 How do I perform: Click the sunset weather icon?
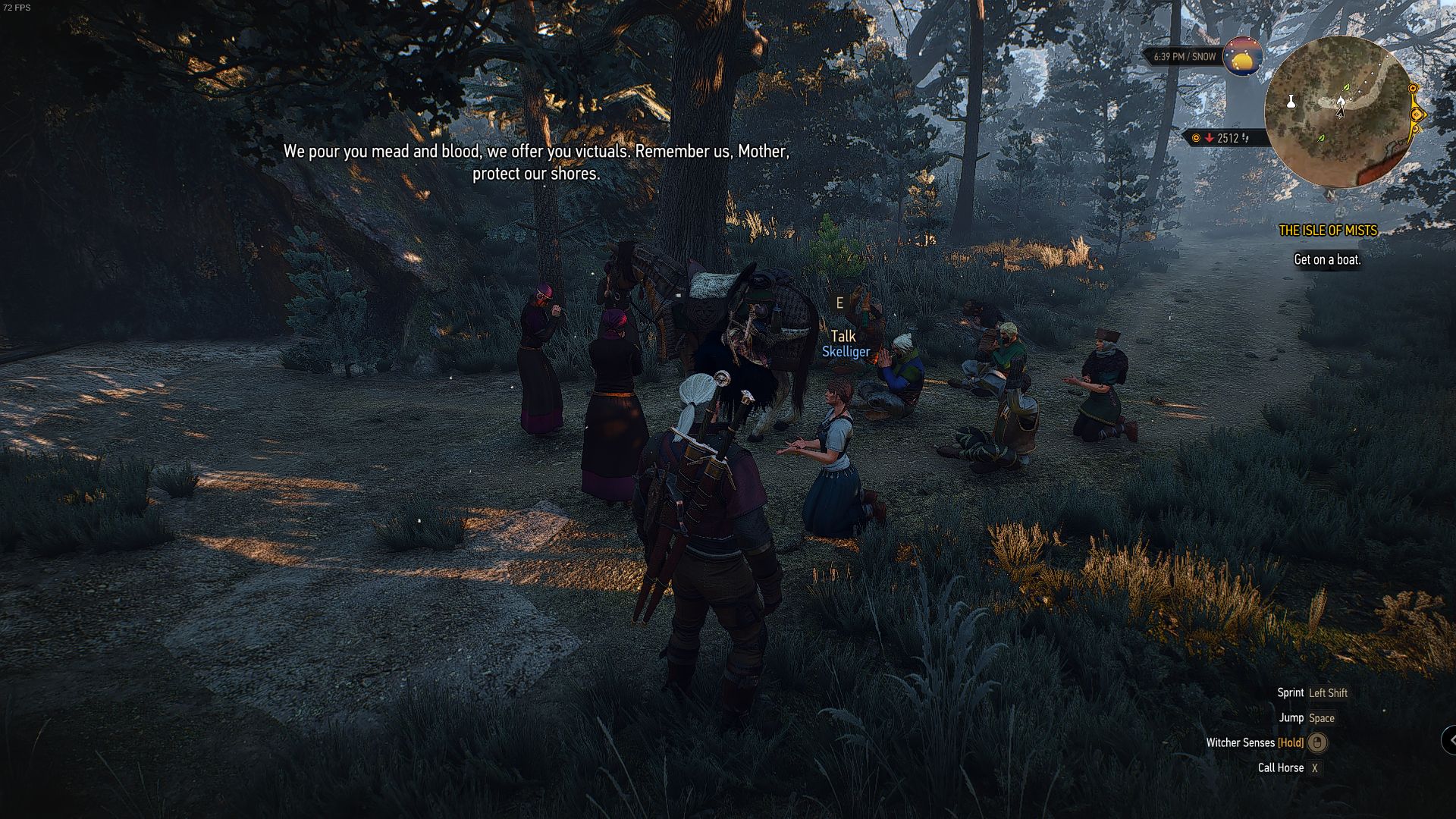(x=1242, y=57)
